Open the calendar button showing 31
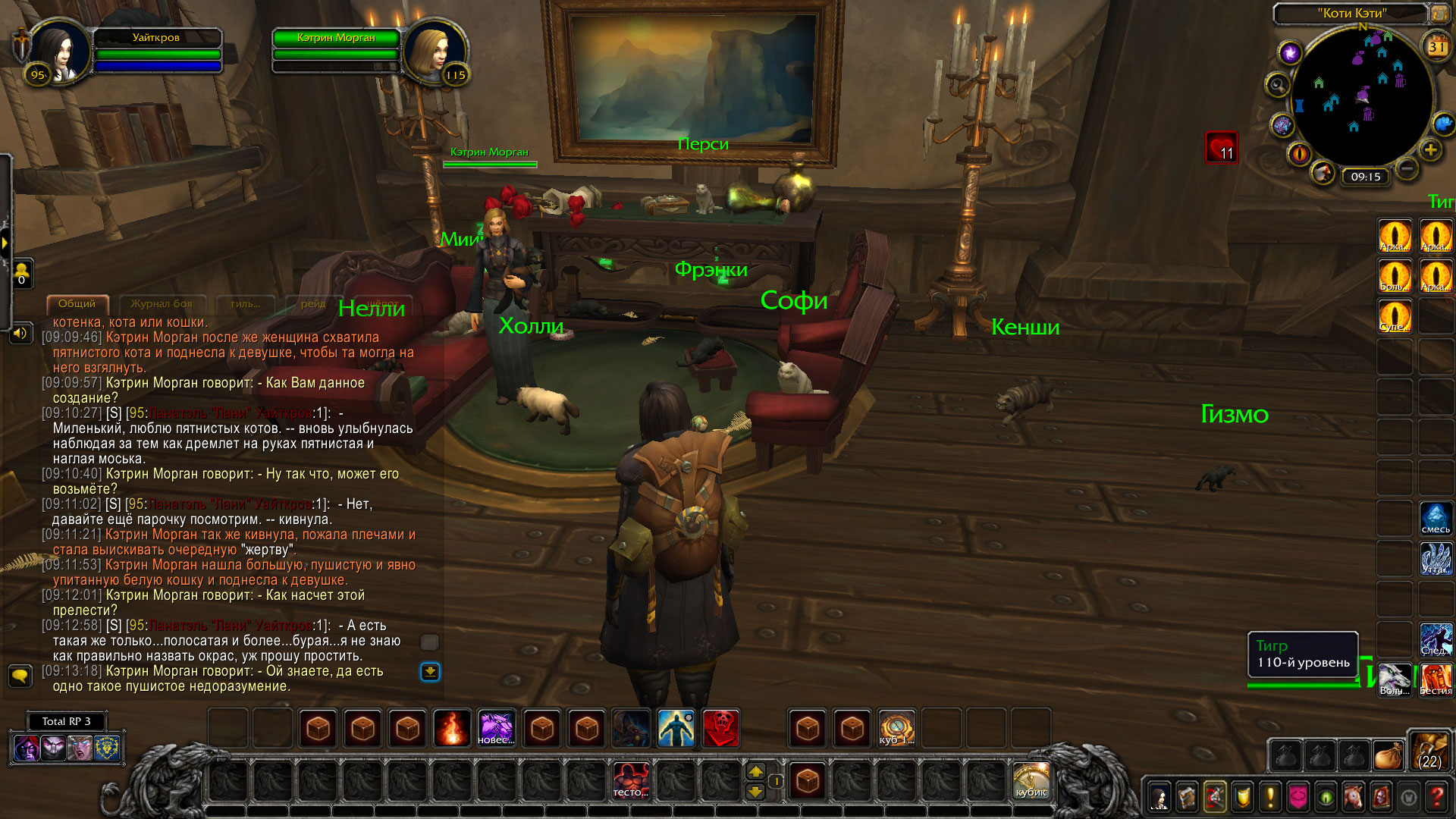Screen dimensions: 1456x819 pos(1436,46)
